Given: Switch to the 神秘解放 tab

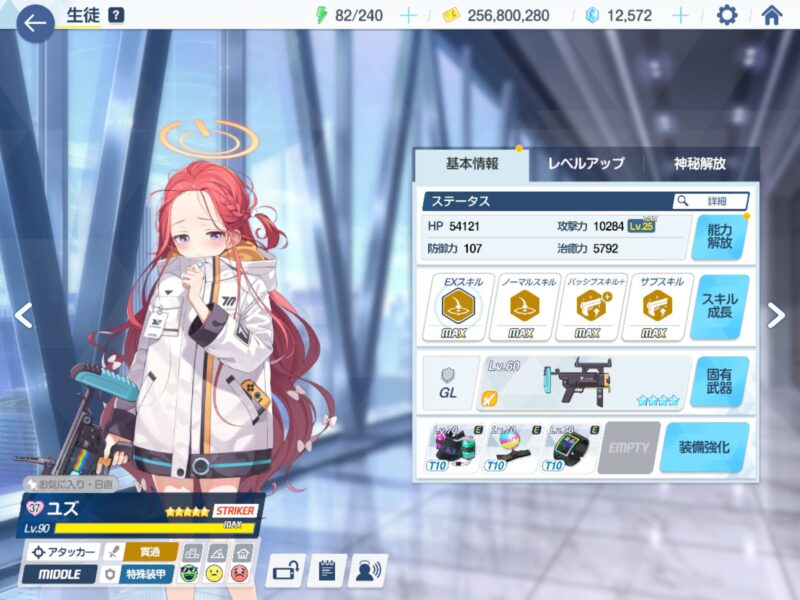Looking at the screenshot, I should point(700,164).
